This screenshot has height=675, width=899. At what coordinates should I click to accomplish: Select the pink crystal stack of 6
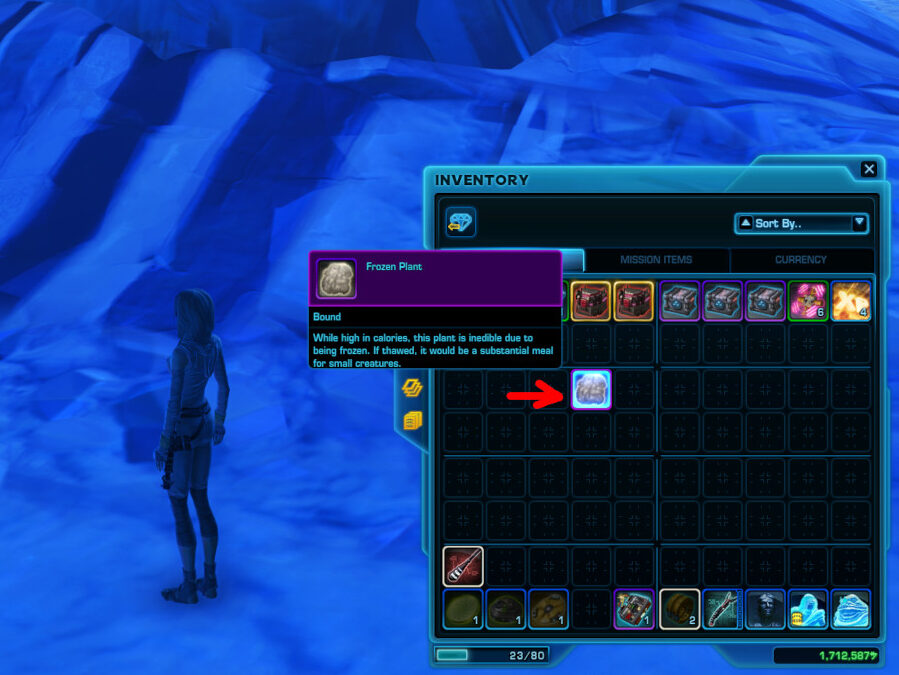tap(807, 301)
